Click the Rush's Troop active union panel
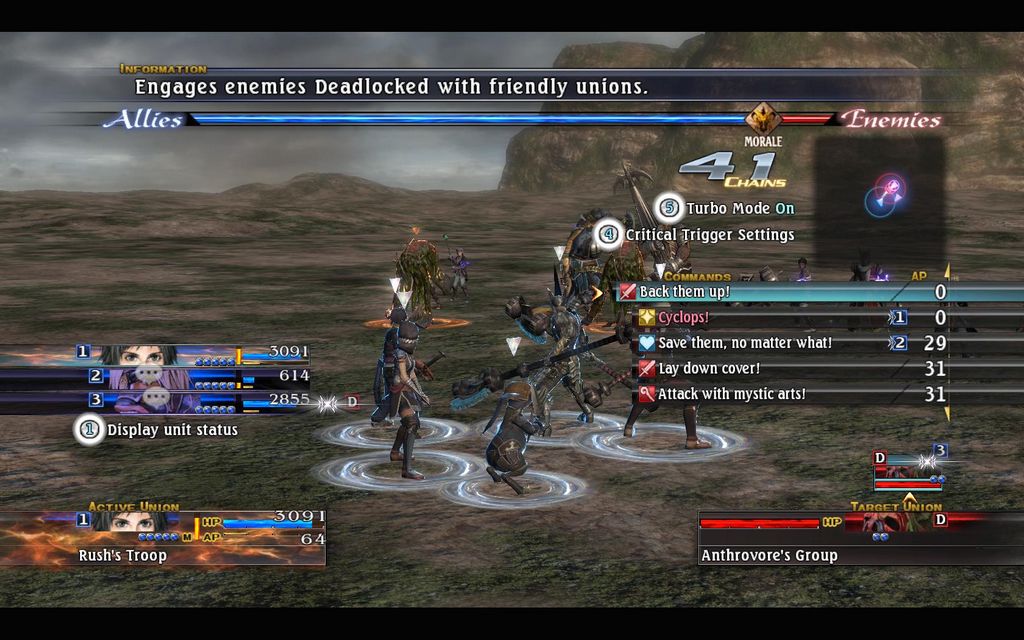1024x640 pixels. click(x=163, y=537)
